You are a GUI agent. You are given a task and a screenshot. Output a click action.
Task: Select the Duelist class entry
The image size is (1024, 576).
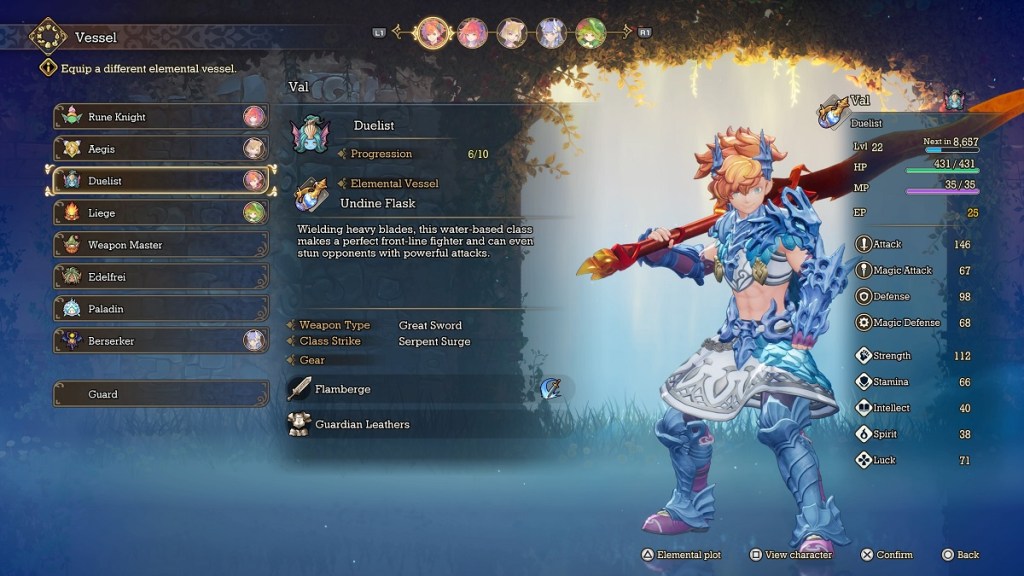click(x=160, y=181)
